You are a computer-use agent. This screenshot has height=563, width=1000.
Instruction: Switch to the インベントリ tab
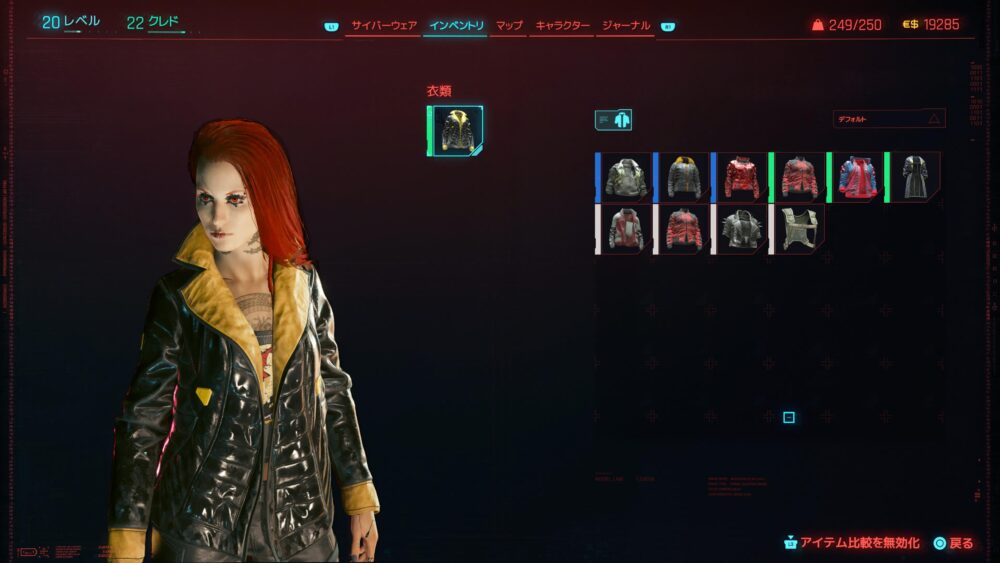[455, 25]
